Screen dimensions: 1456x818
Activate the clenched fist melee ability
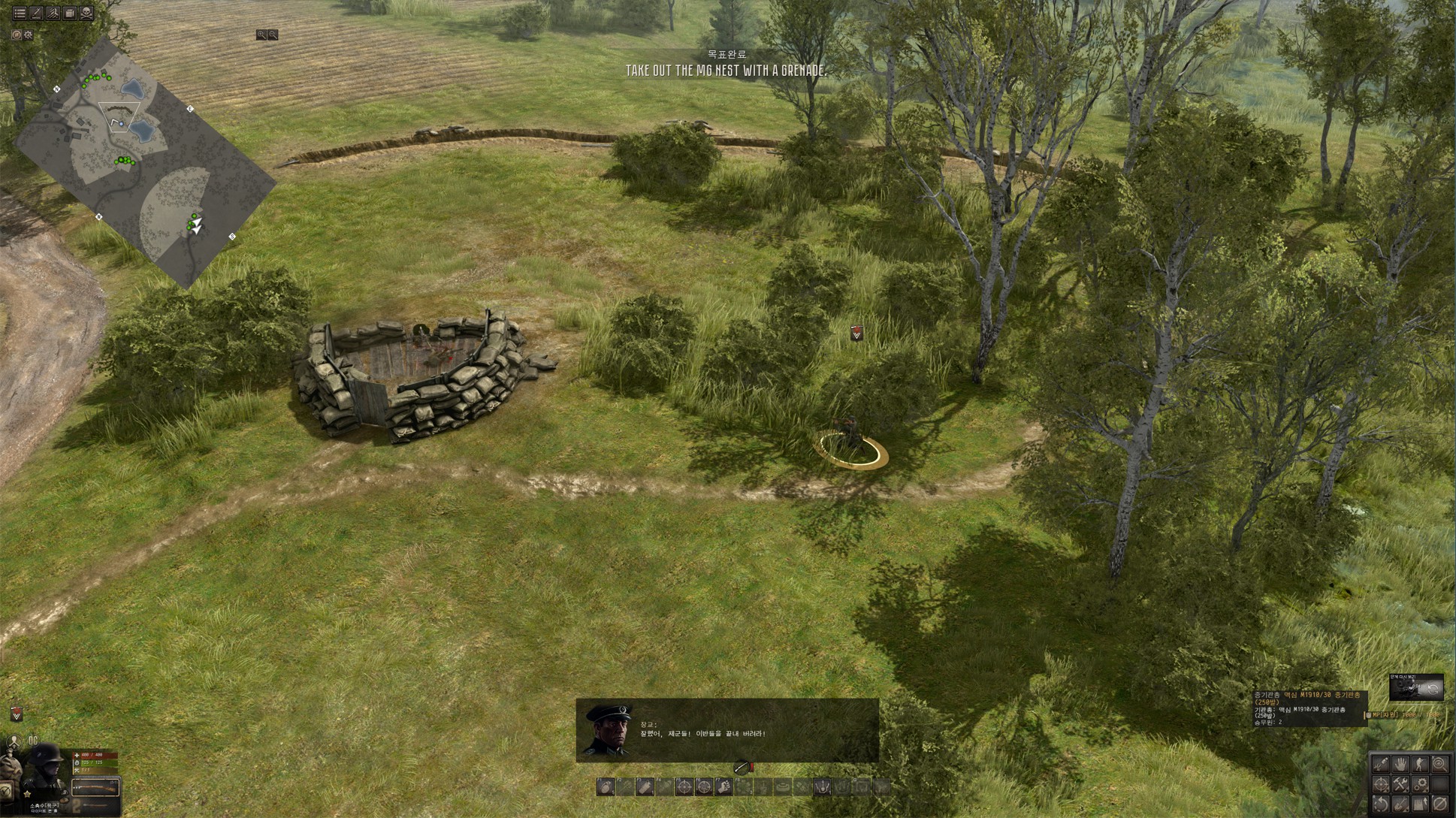pos(723,787)
